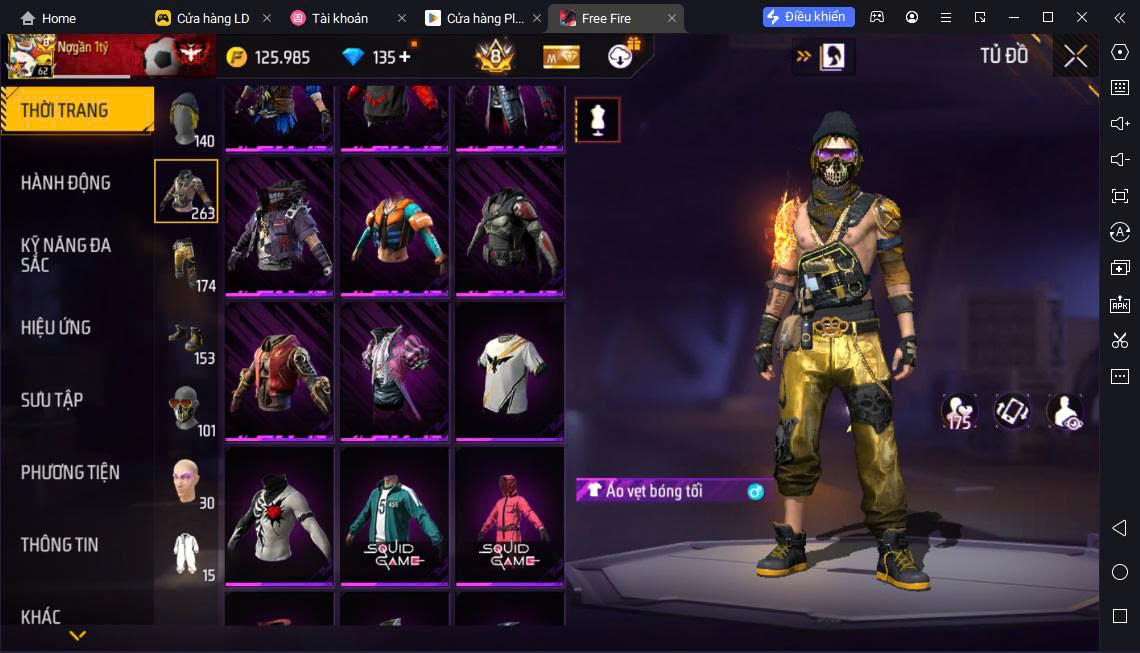Toggle the mannequin preview icon
The height and width of the screenshot is (653, 1140).
click(x=597, y=120)
